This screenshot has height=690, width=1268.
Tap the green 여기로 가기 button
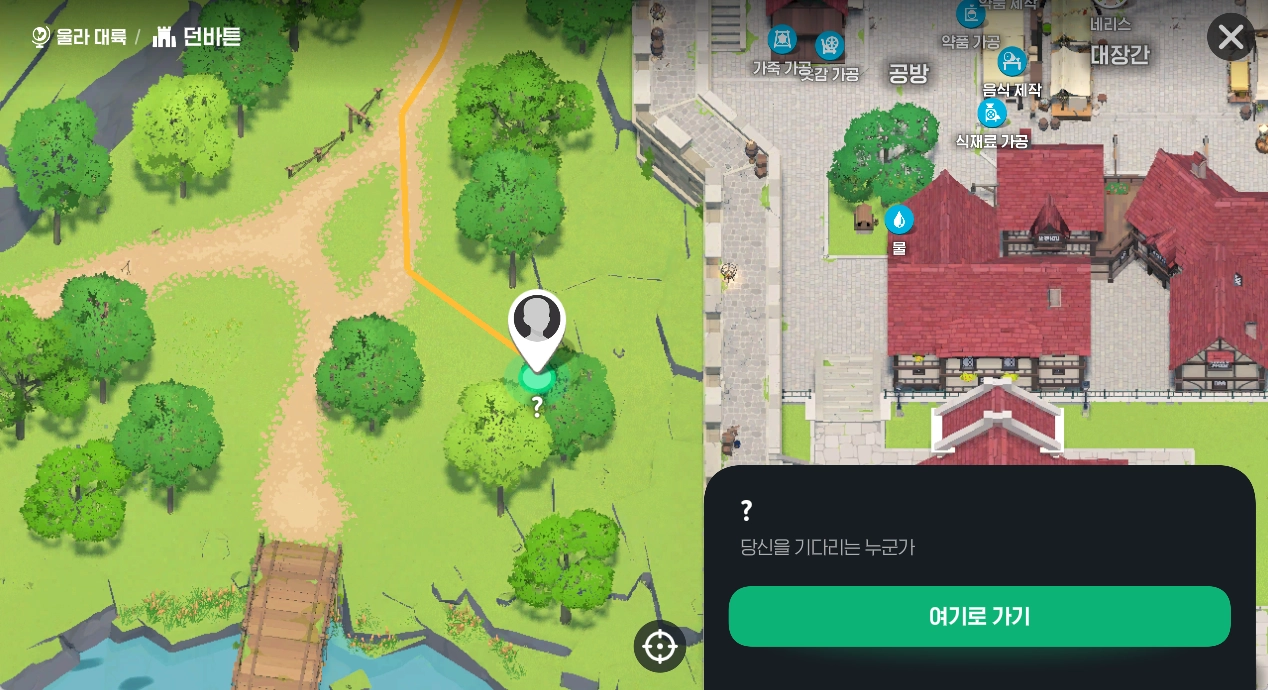[979, 616]
